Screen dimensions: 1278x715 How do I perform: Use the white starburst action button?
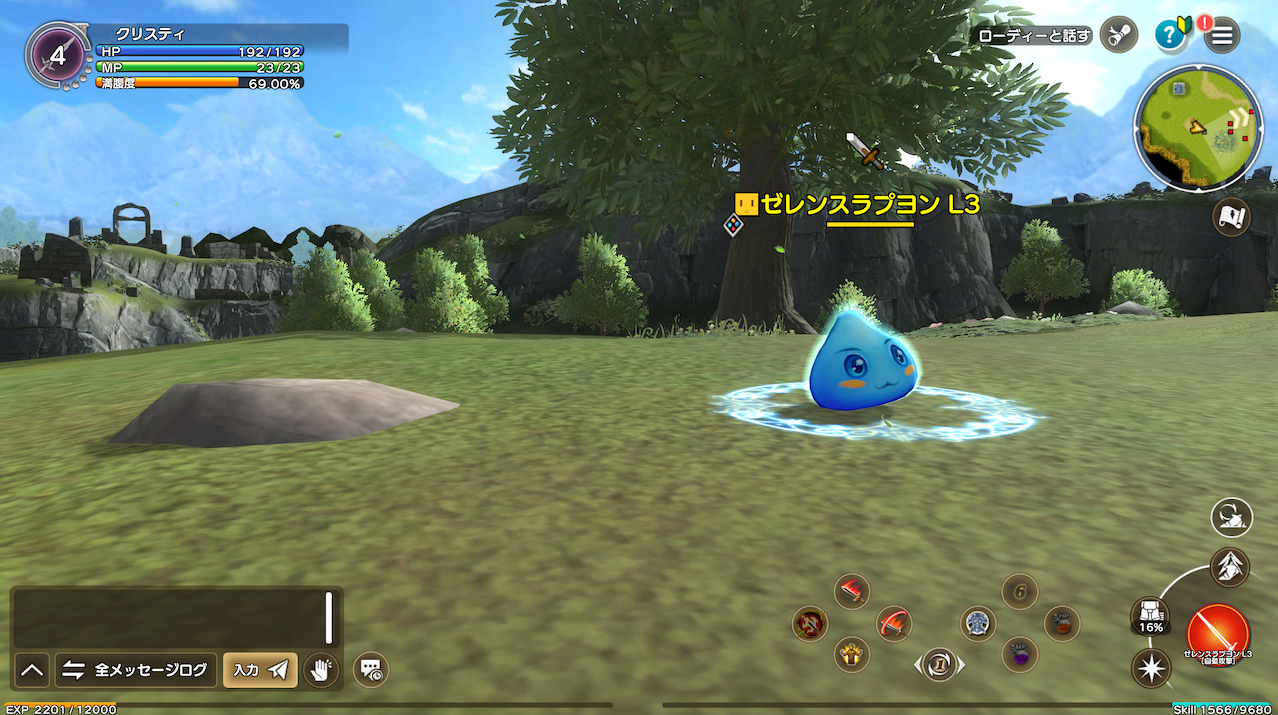point(1151,667)
